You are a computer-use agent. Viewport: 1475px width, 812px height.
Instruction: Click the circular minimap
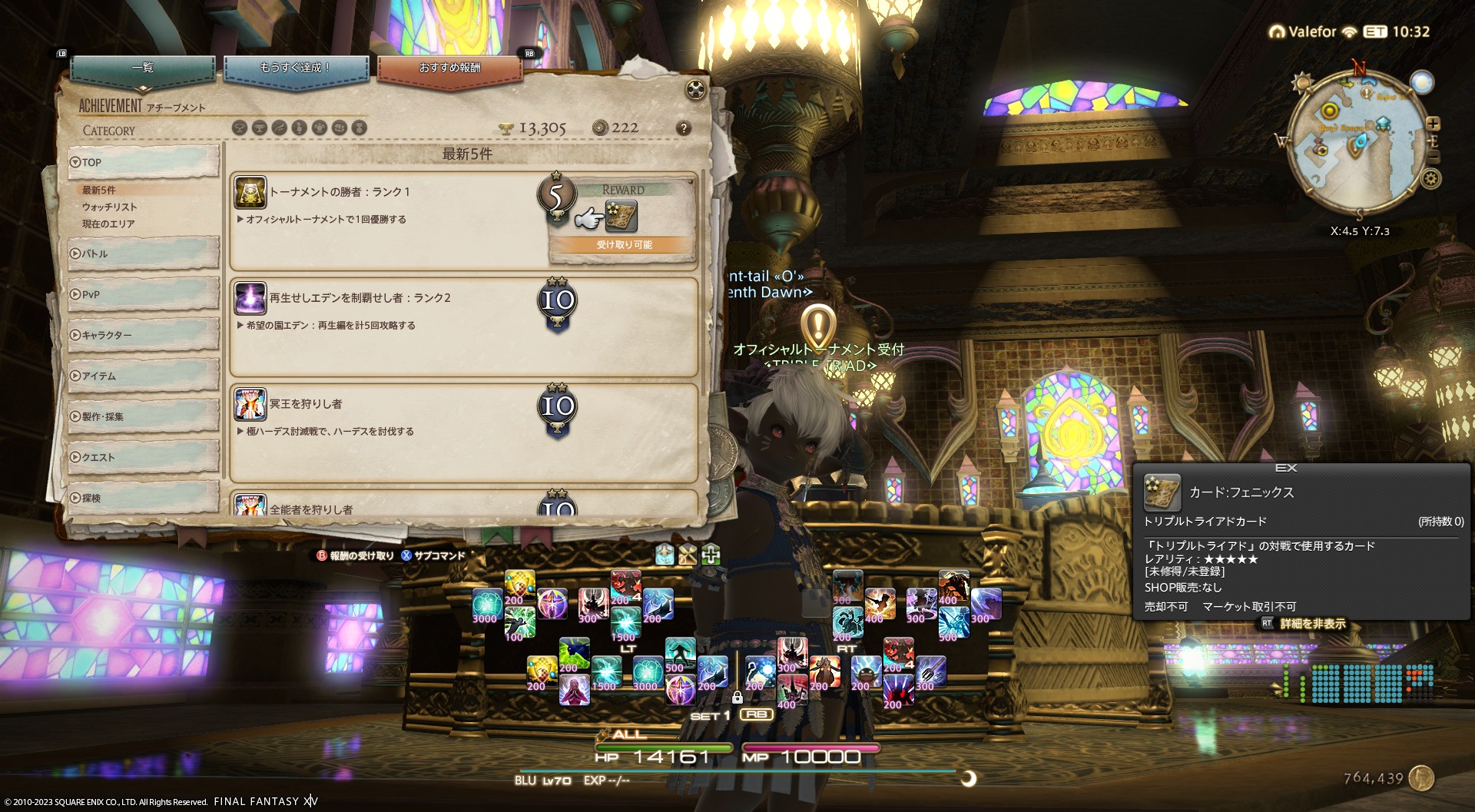pos(1354,146)
